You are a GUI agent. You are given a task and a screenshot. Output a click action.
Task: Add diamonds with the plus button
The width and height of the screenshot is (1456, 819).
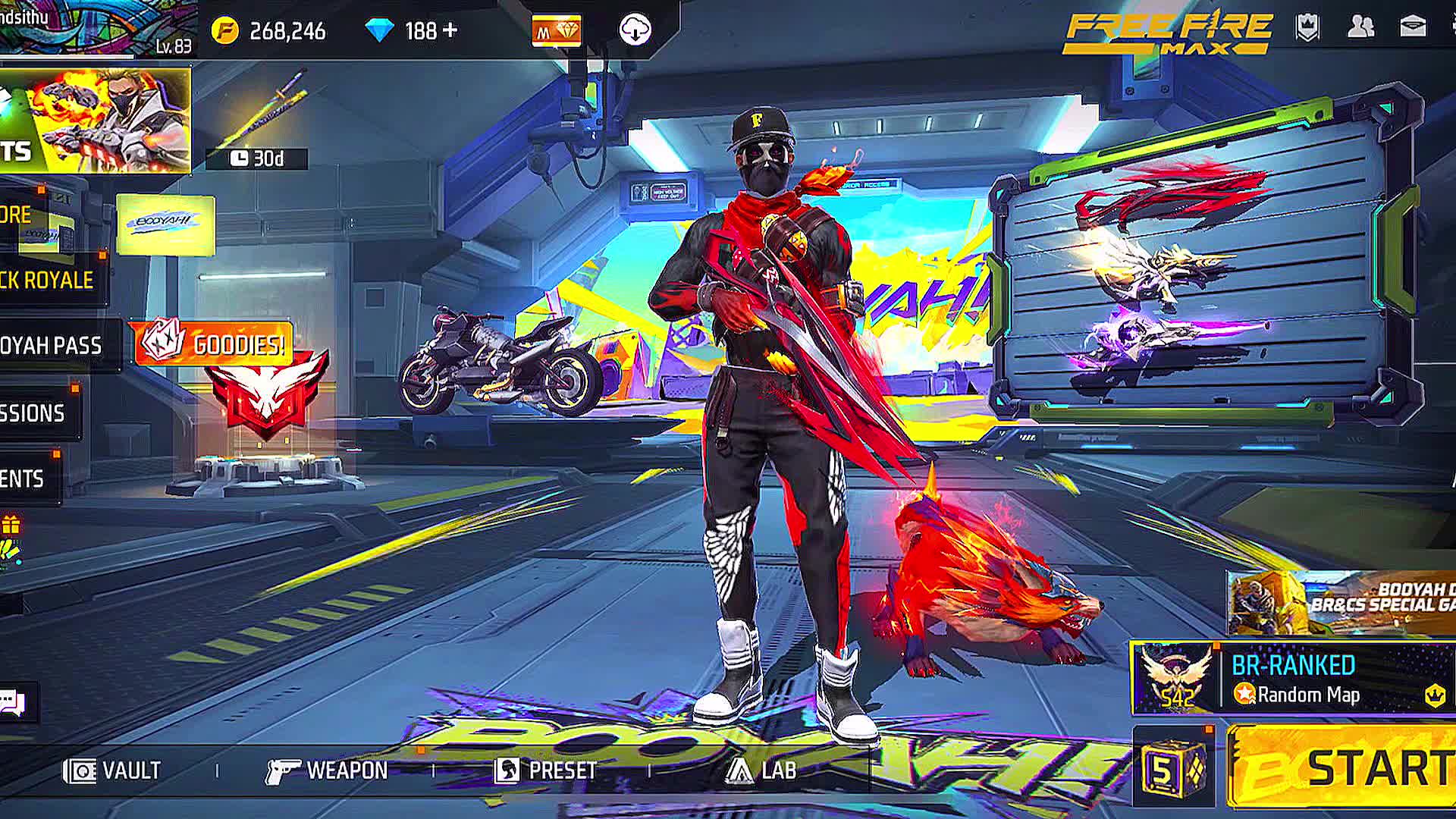pos(450,30)
